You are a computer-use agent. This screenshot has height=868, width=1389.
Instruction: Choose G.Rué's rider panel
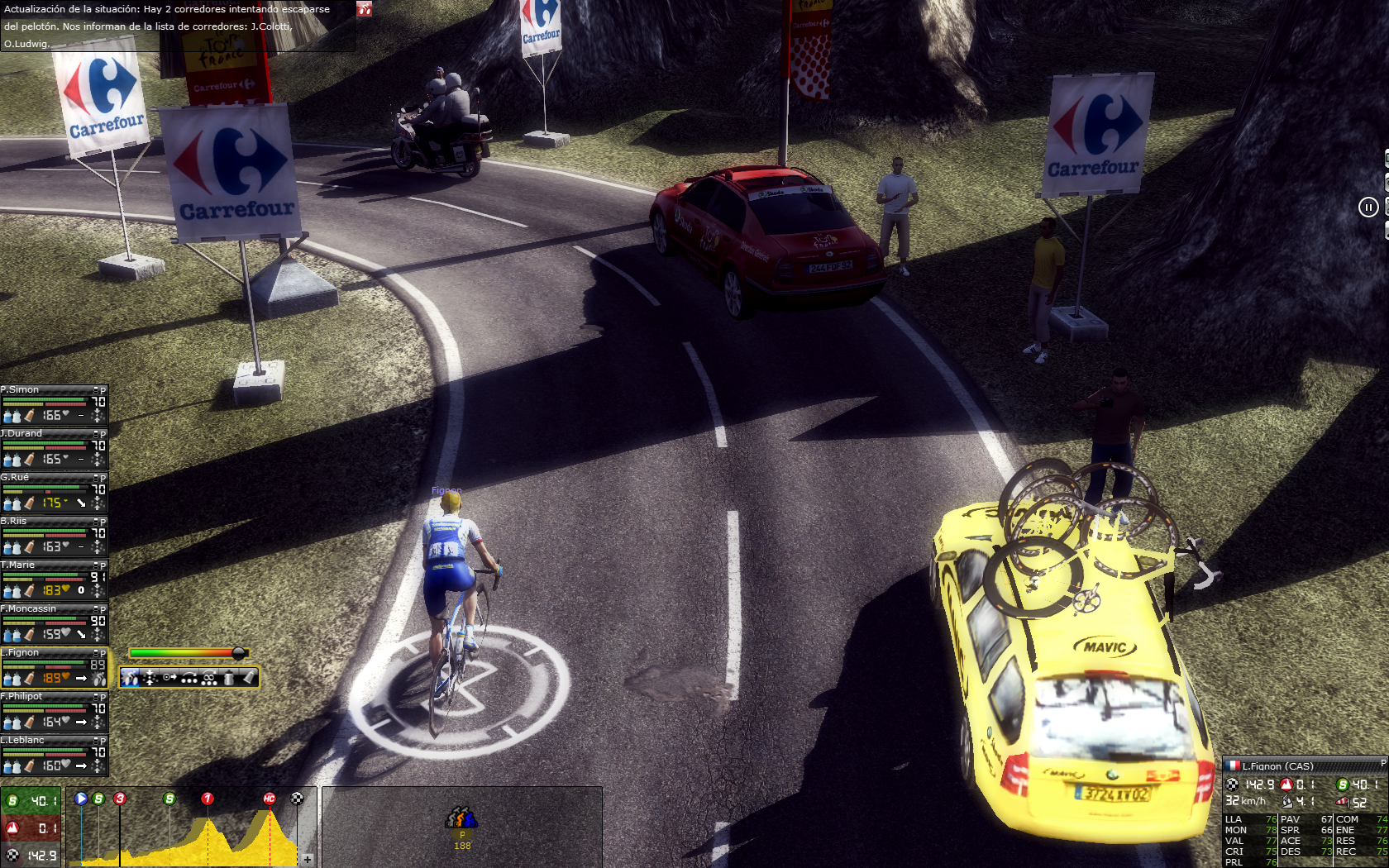pos(50,492)
